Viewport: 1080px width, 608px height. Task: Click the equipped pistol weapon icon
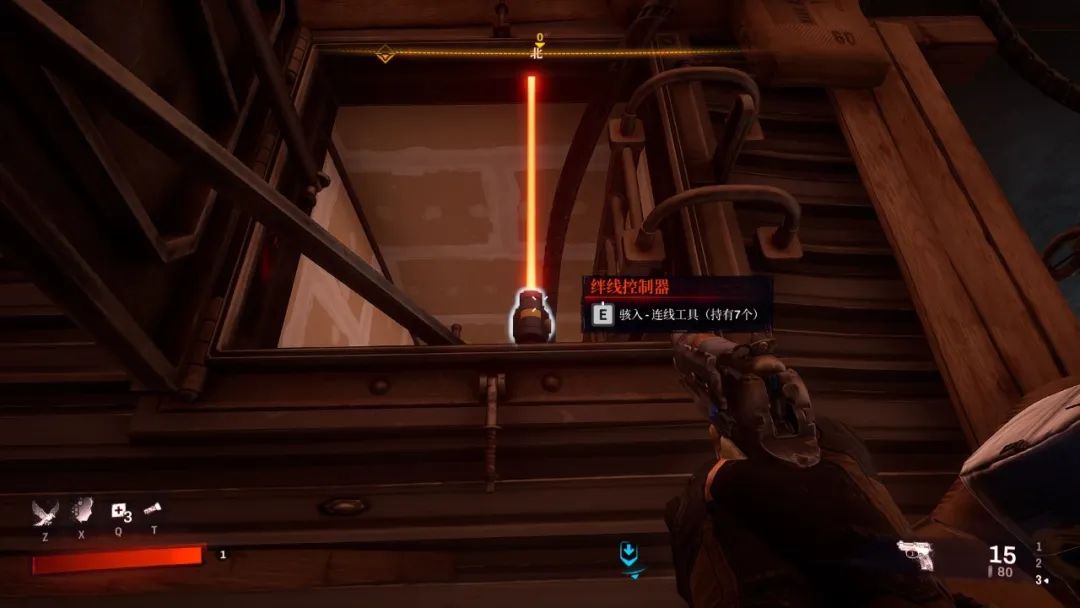point(915,555)
